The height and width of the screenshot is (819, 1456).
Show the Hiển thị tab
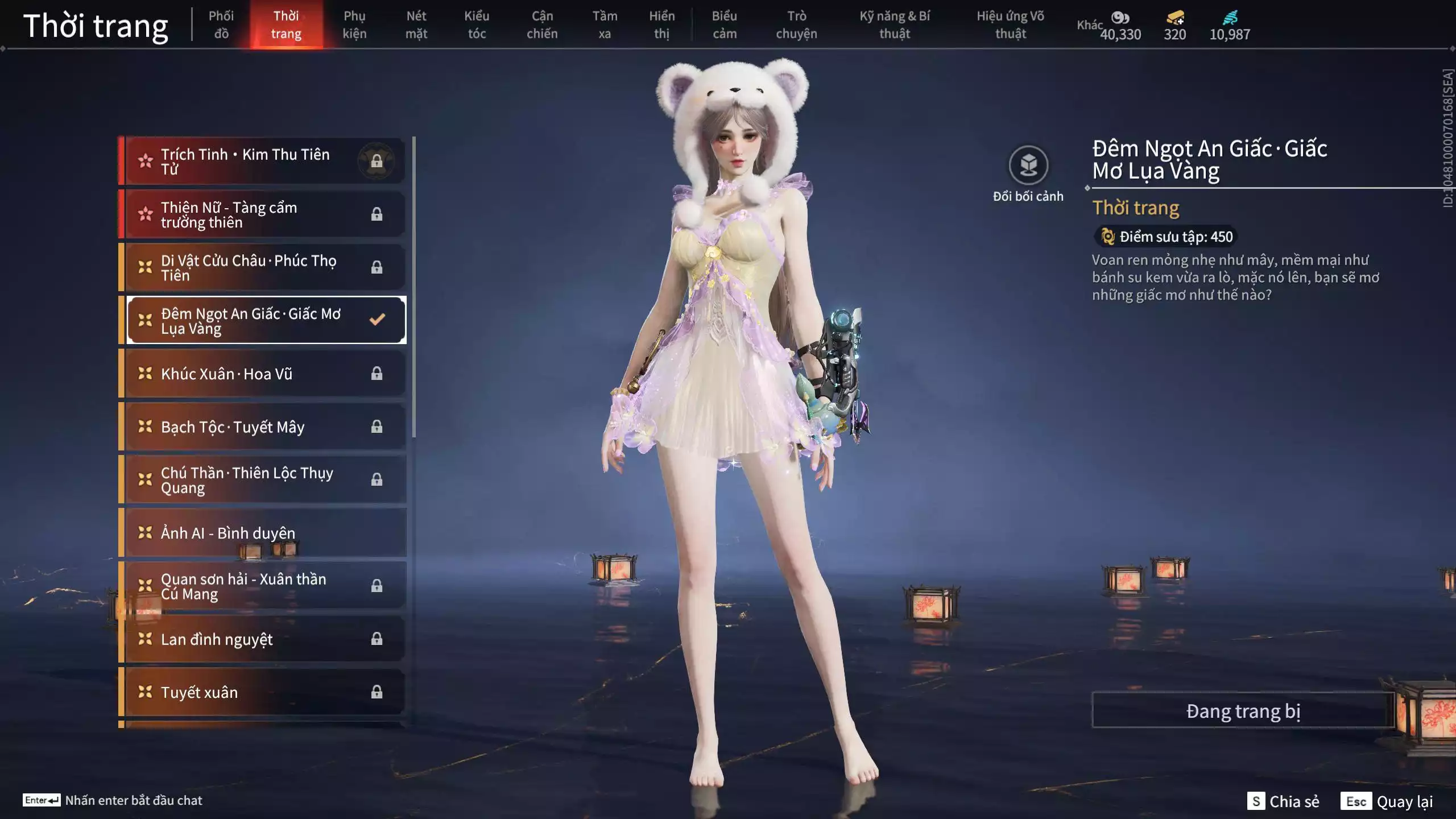click(662, 25)
